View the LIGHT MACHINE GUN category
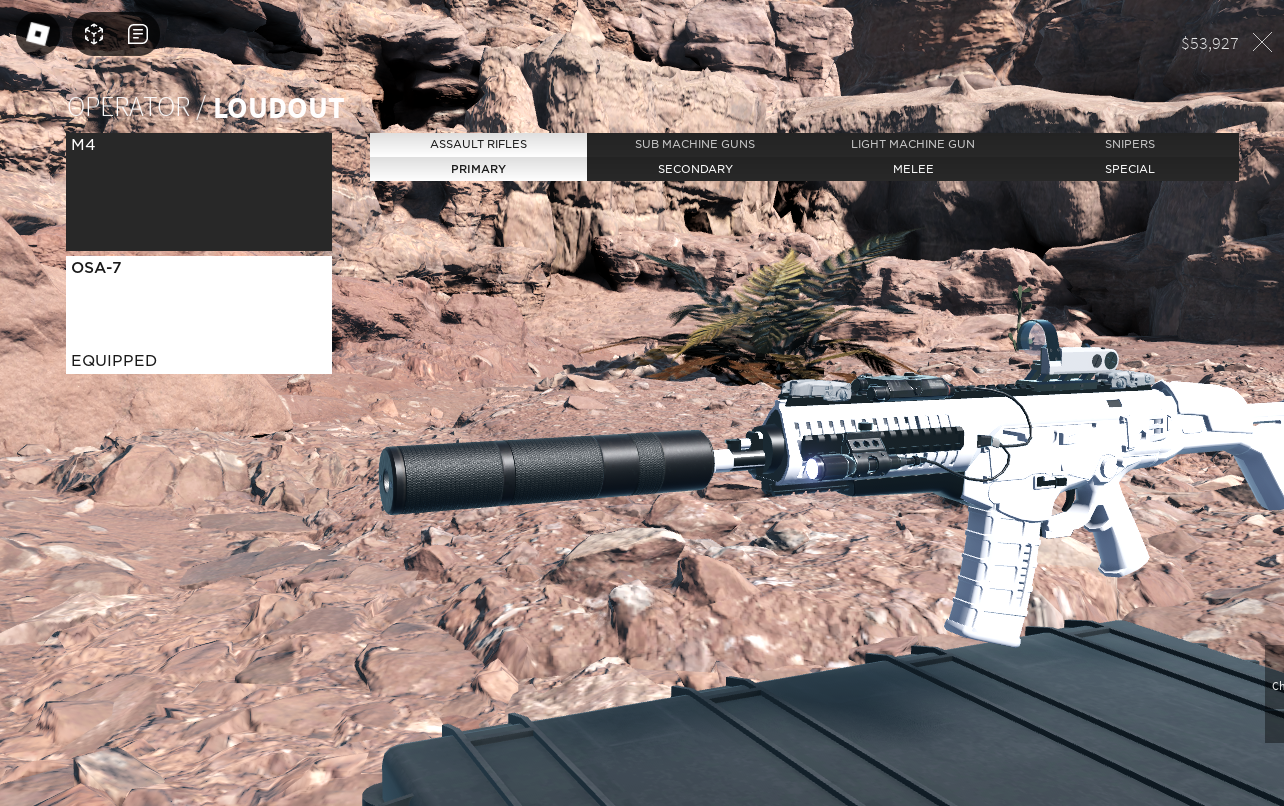 (x=912, y=144)
